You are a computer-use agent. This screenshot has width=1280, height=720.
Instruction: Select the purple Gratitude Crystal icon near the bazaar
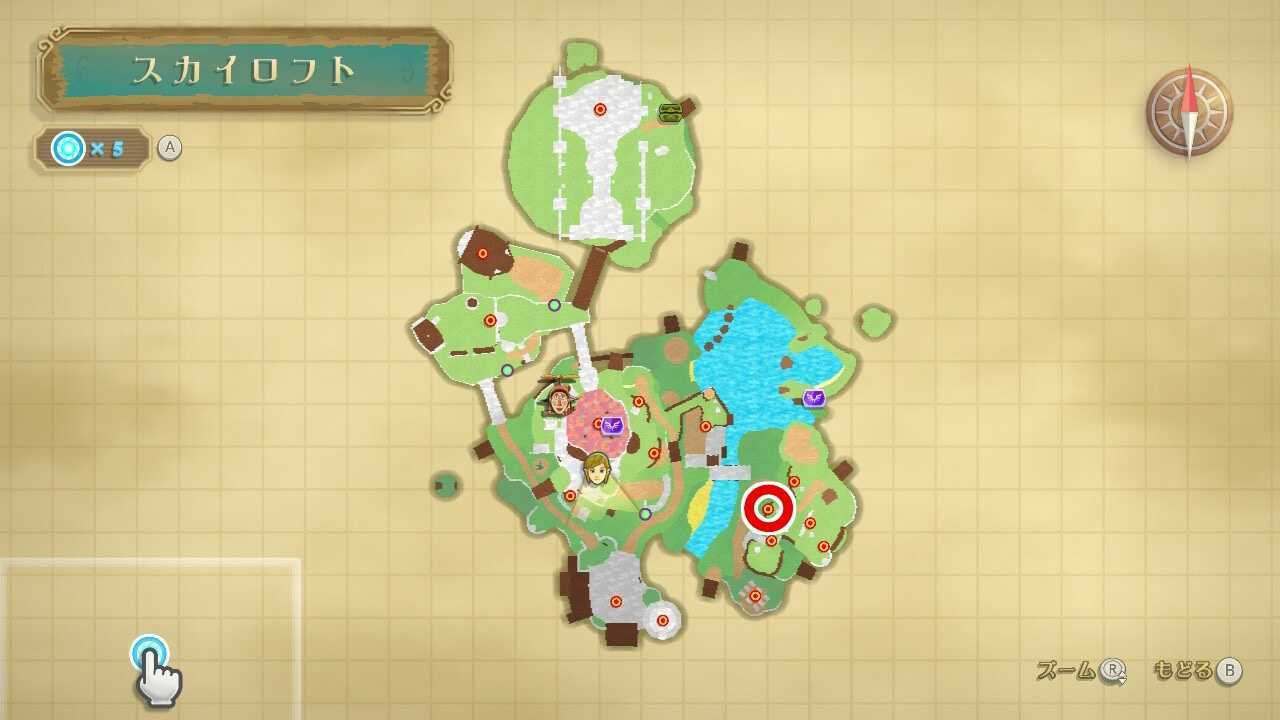tap(612, 424)
